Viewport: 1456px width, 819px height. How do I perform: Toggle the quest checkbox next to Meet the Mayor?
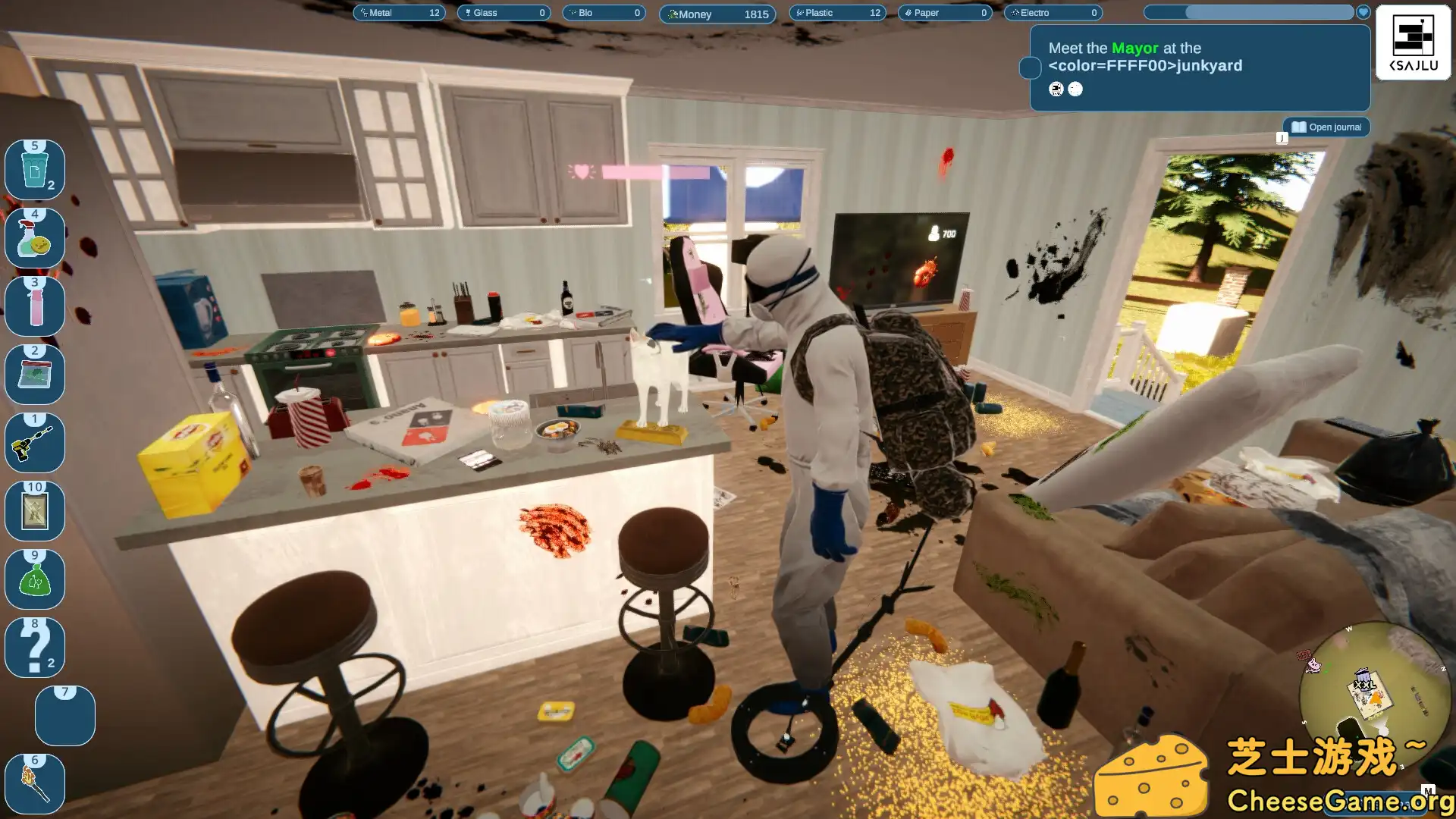coord(1030,68)
